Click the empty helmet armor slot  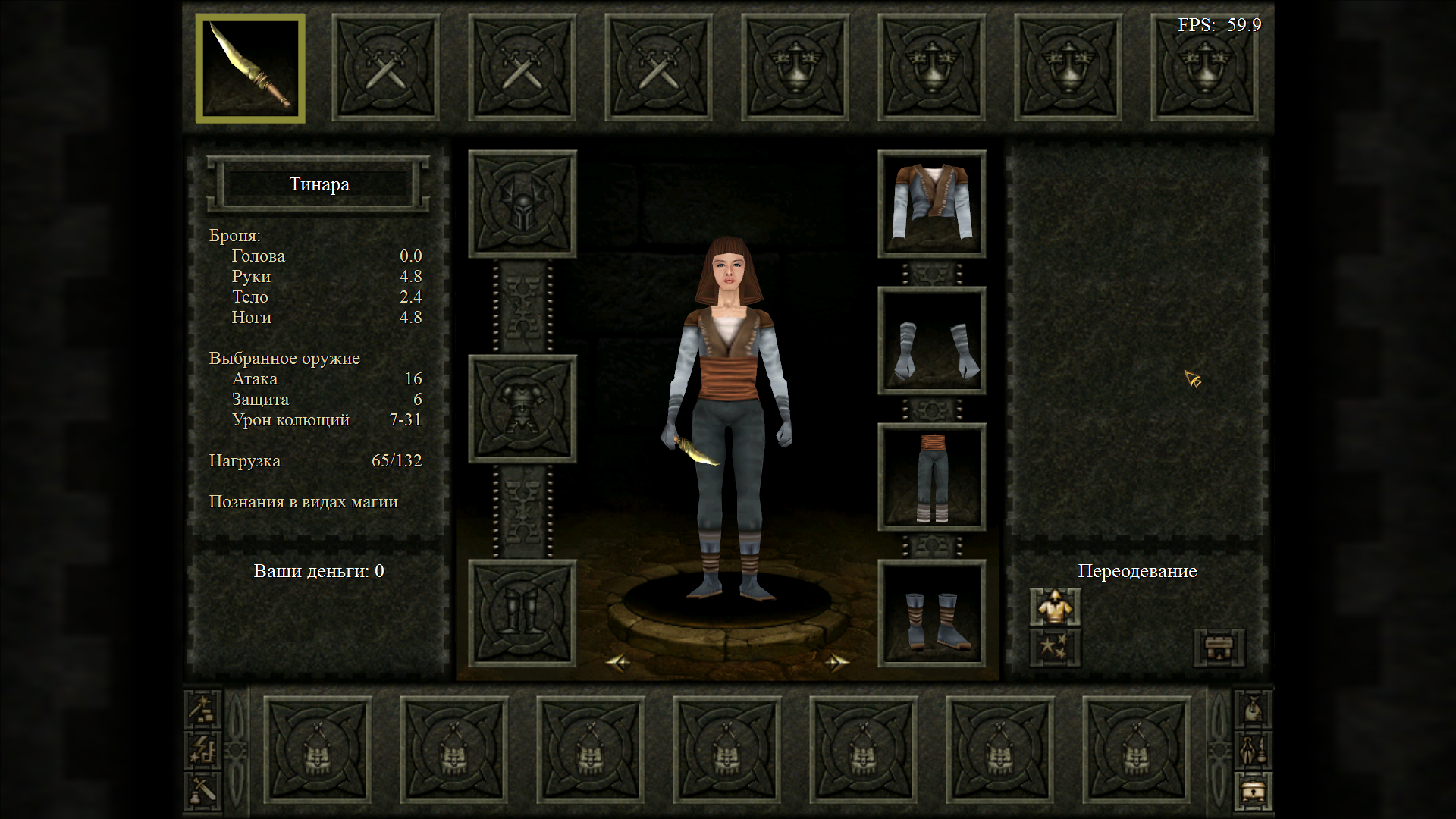point(522,204)
